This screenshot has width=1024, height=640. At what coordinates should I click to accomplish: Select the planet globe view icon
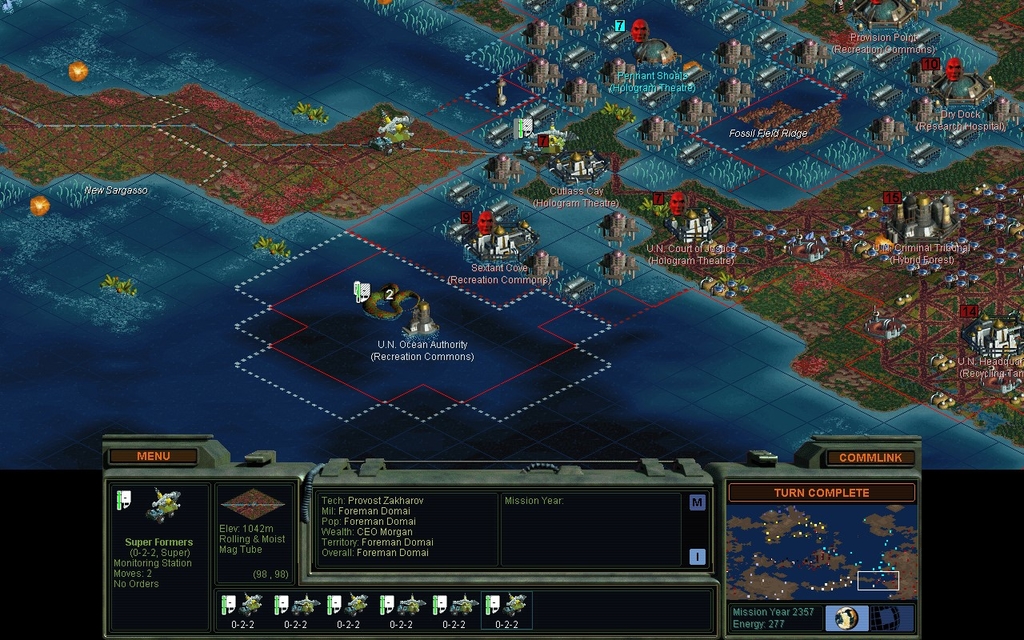(847, 617)
